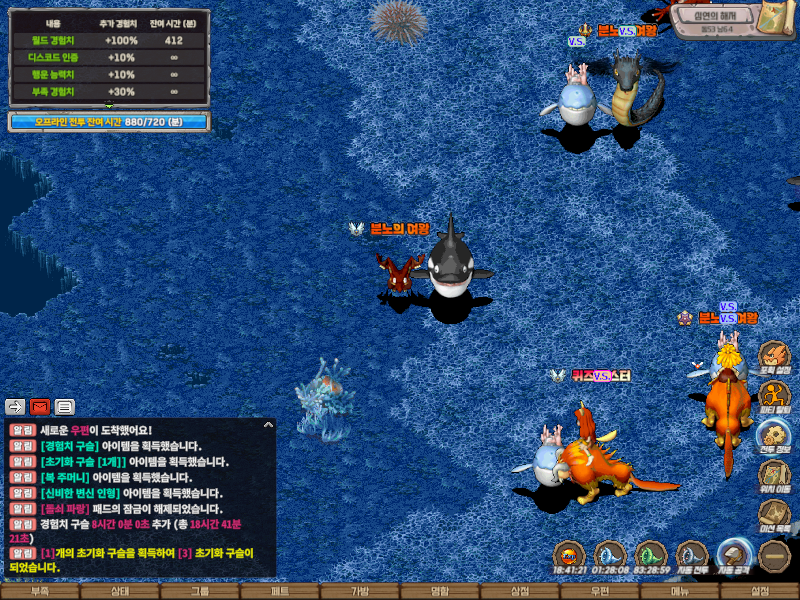This screenshot has height=600, width=800.
Task: Open the 부족 (tribe) menu
Action: (x=40, y=591)
